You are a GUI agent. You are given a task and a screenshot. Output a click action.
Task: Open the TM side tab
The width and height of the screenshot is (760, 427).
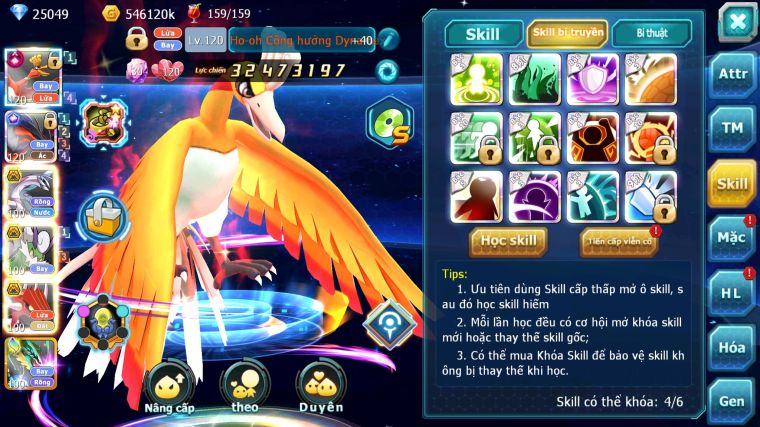click(x=732, y=128)
